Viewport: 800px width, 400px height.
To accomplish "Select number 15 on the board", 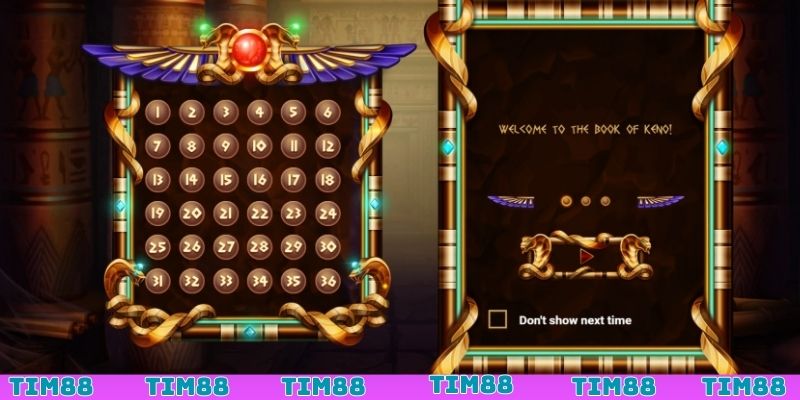I will (225, 180).
